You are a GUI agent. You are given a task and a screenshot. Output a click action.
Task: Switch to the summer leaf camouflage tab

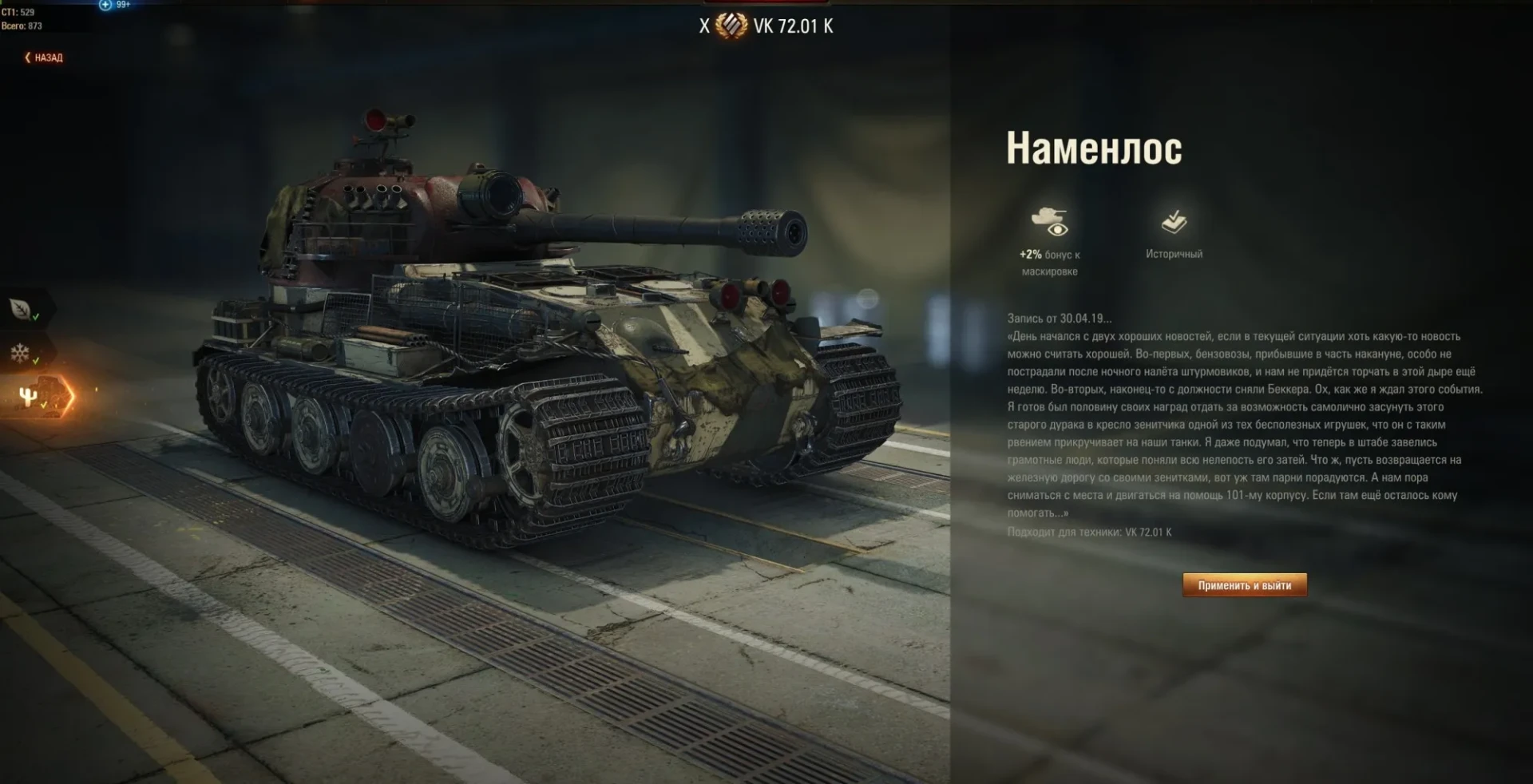[22, 309]
